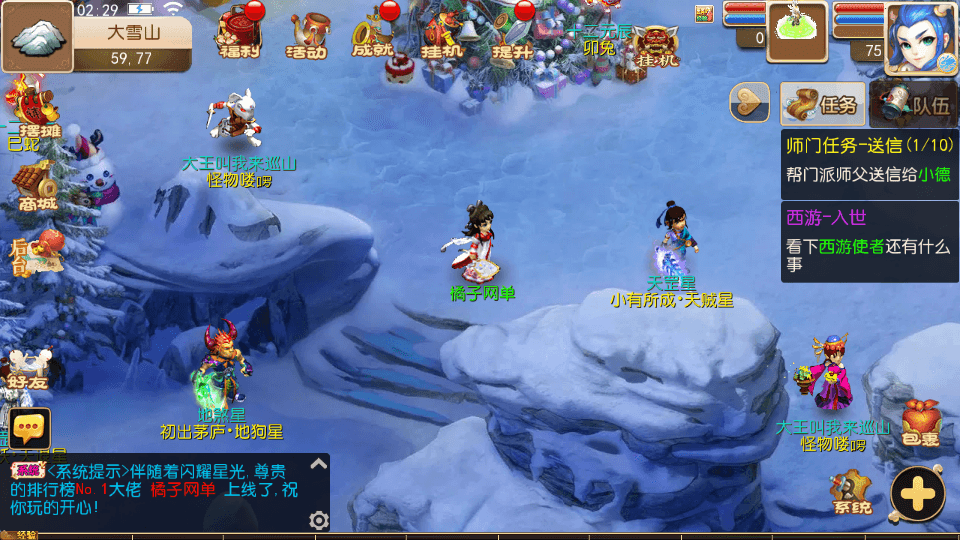Image resolution: width=960 pixels, height=540 pixels.
Task: Open the 福利 welfare icon
Action: (240, 33)
